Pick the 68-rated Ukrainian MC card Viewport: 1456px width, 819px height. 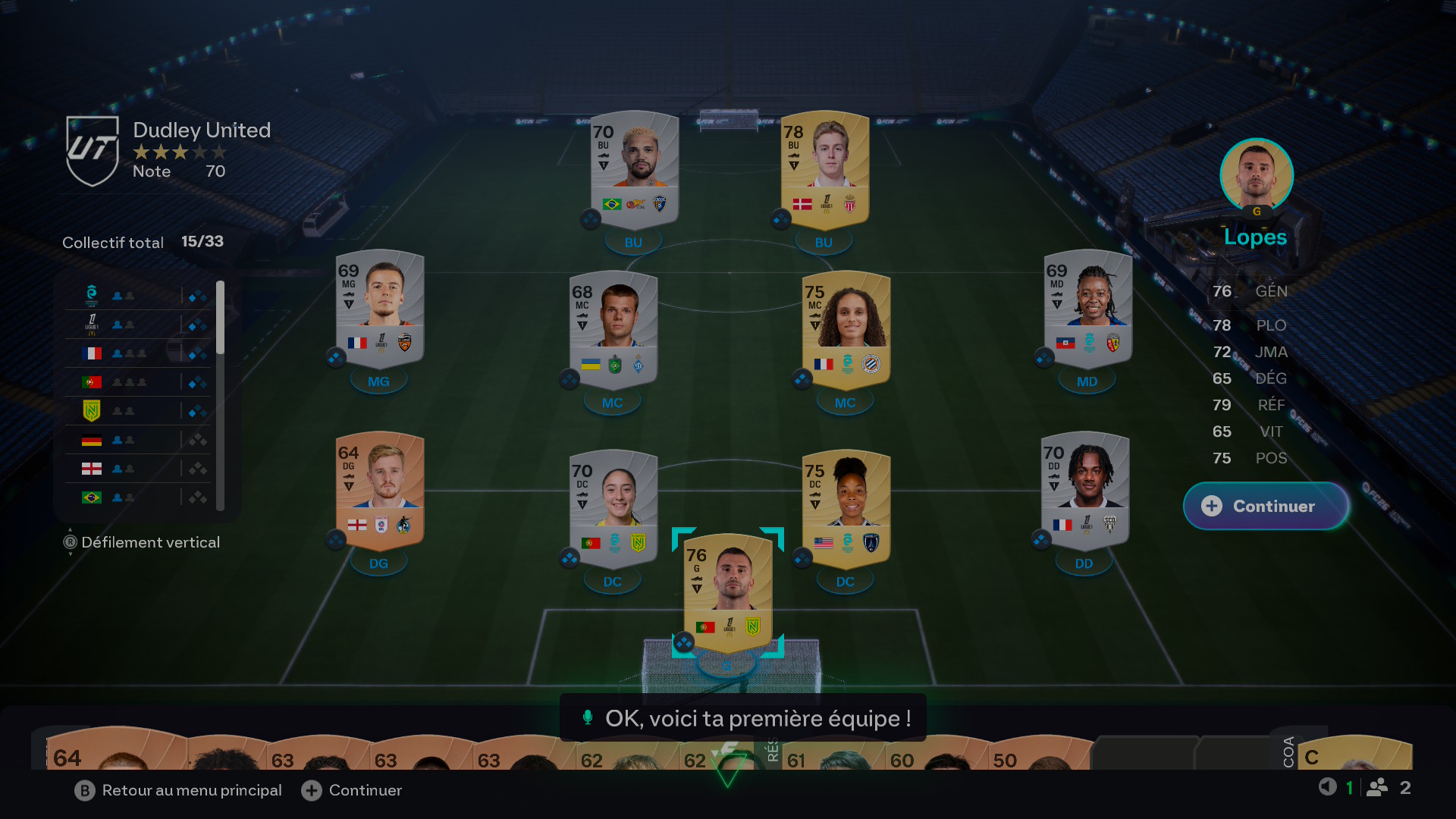pos(613,330)
